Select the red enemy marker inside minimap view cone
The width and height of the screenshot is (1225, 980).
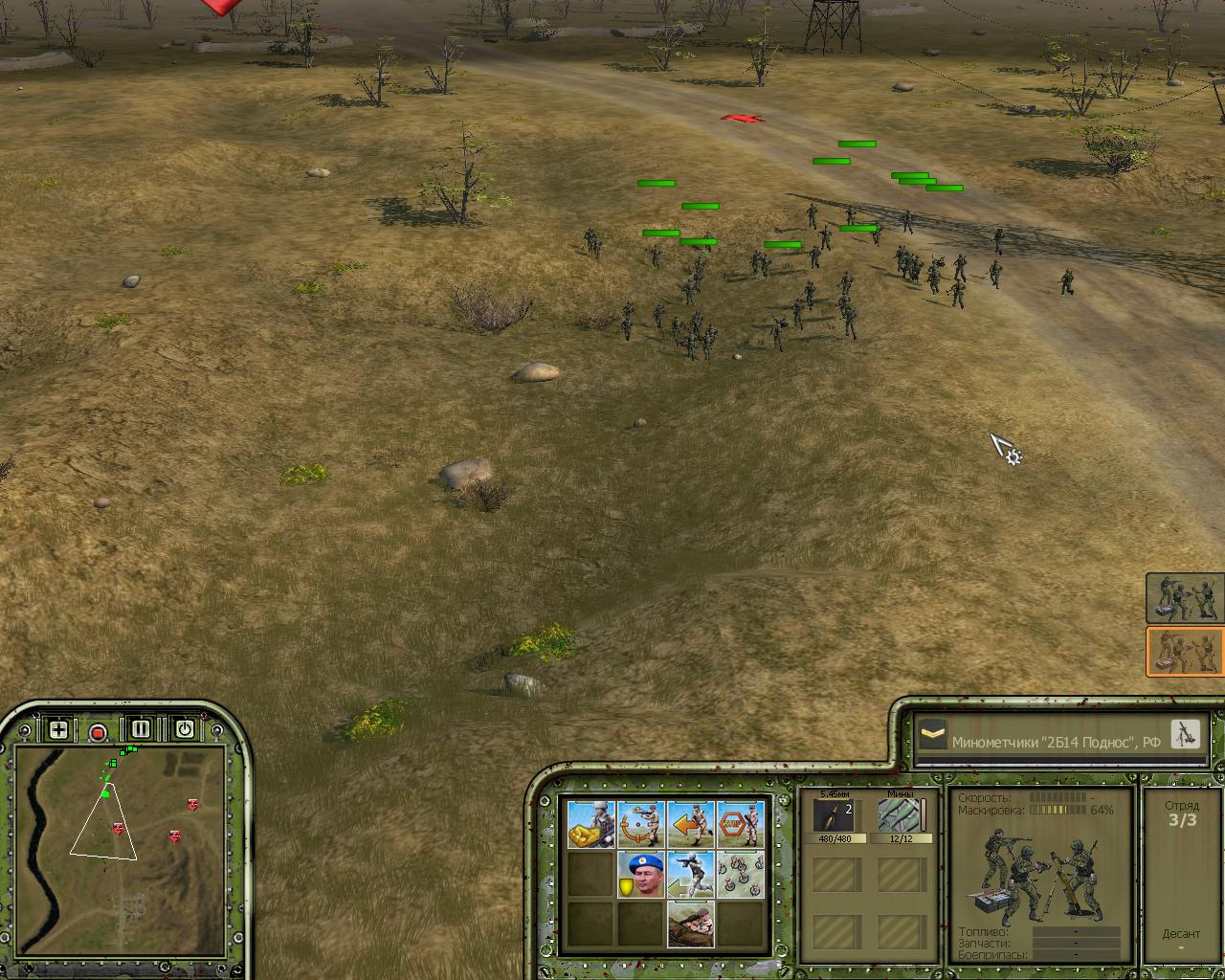click(119, 828)
